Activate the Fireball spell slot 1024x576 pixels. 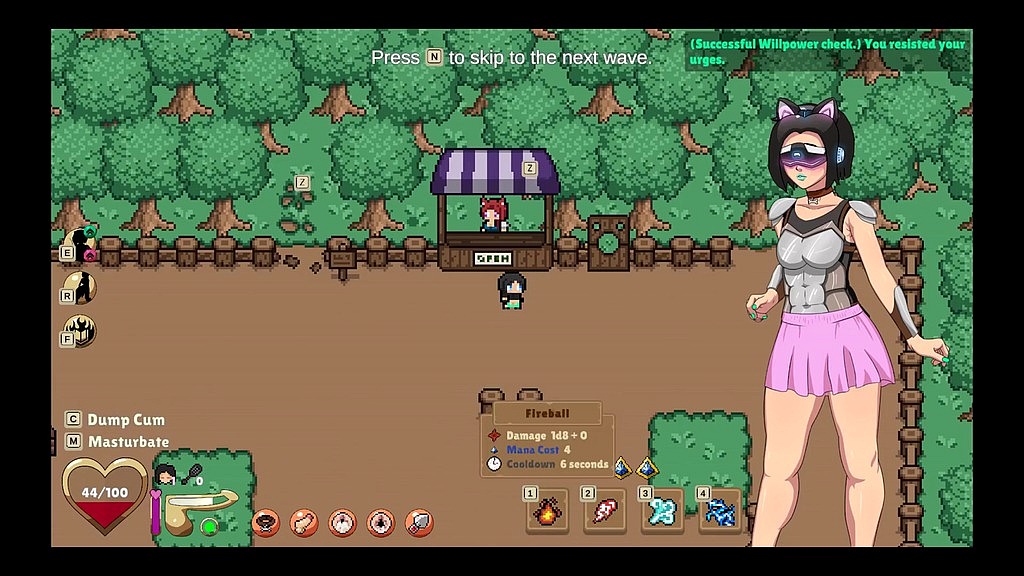[x=548, y=512]
